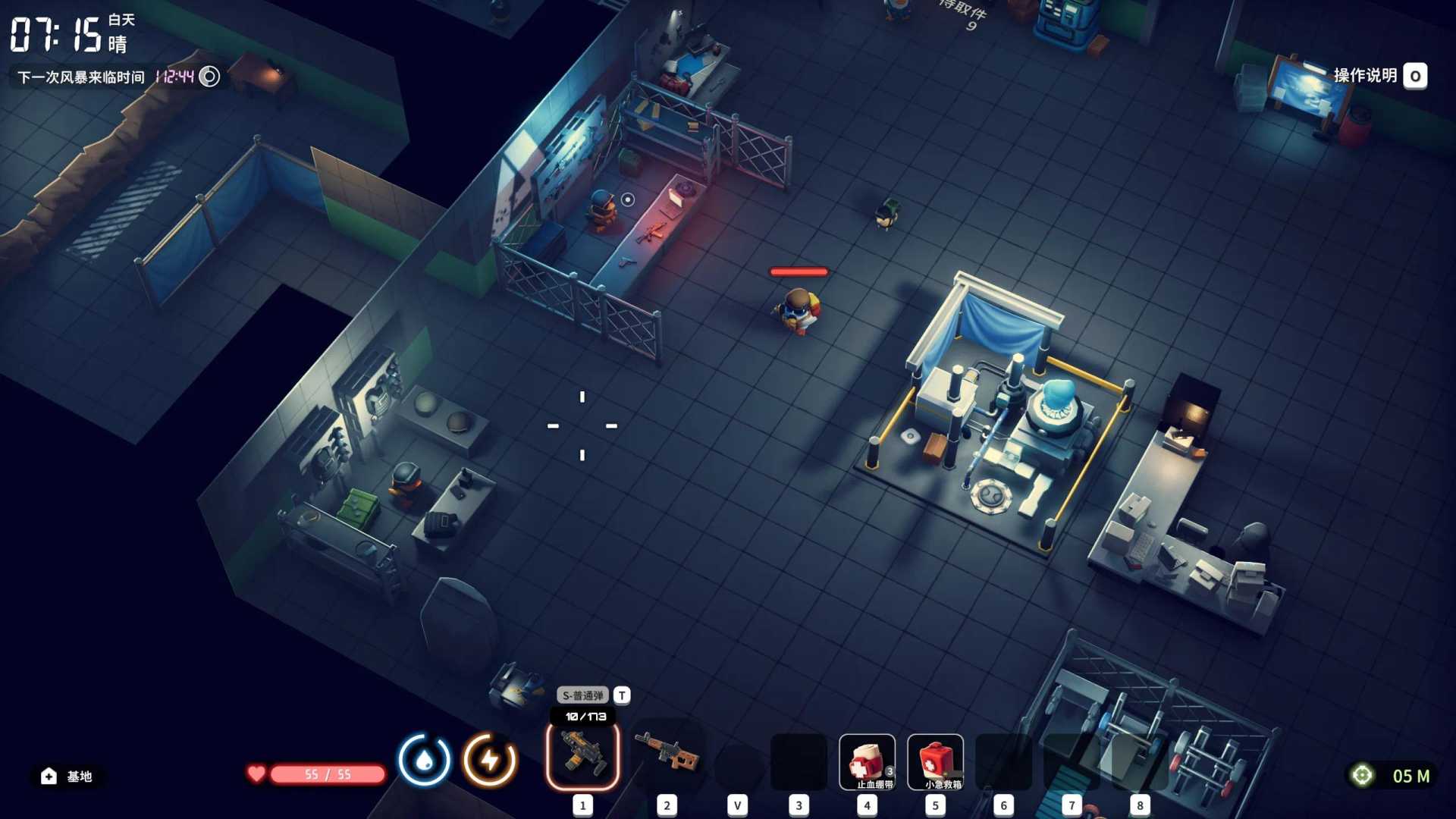Click the blue hydration droplet indicator

click(424, 758)
